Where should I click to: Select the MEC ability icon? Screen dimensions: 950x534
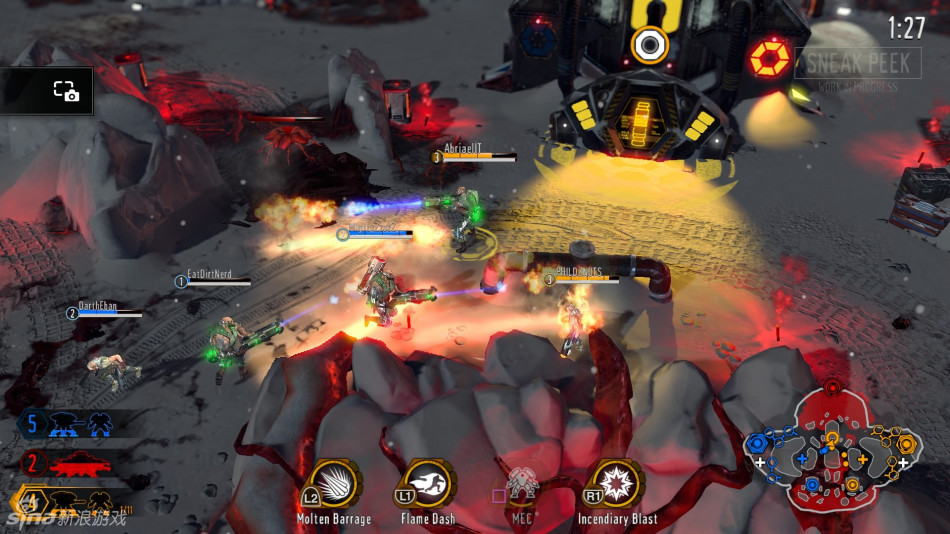(522, 485)
